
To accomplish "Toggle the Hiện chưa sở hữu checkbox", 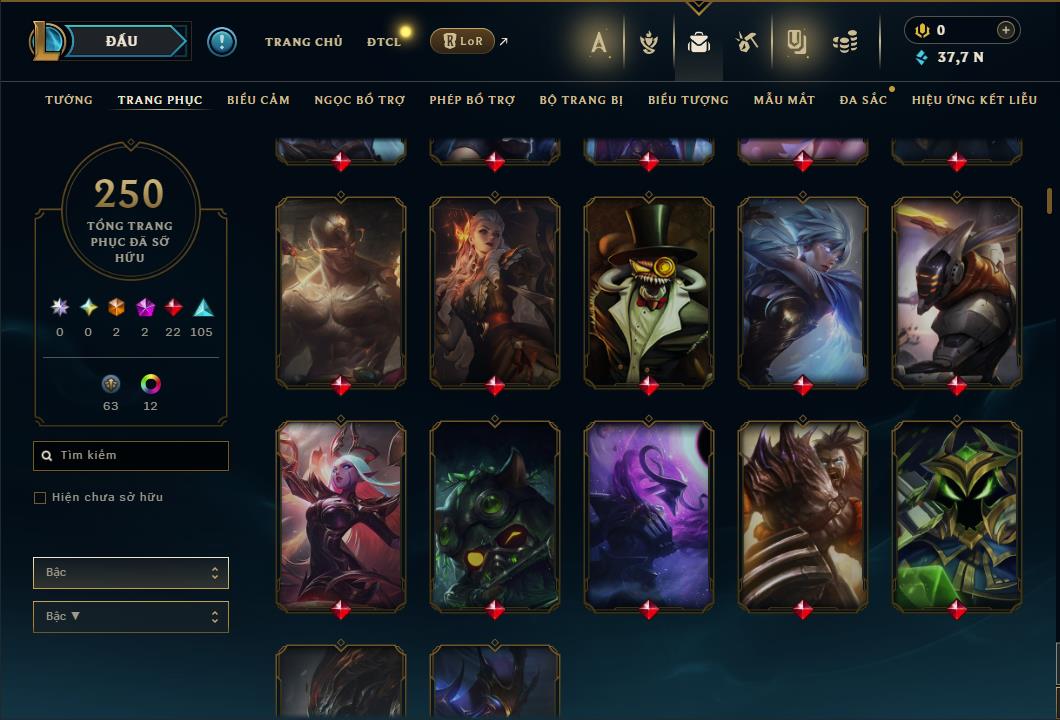I will coord(40,498).
